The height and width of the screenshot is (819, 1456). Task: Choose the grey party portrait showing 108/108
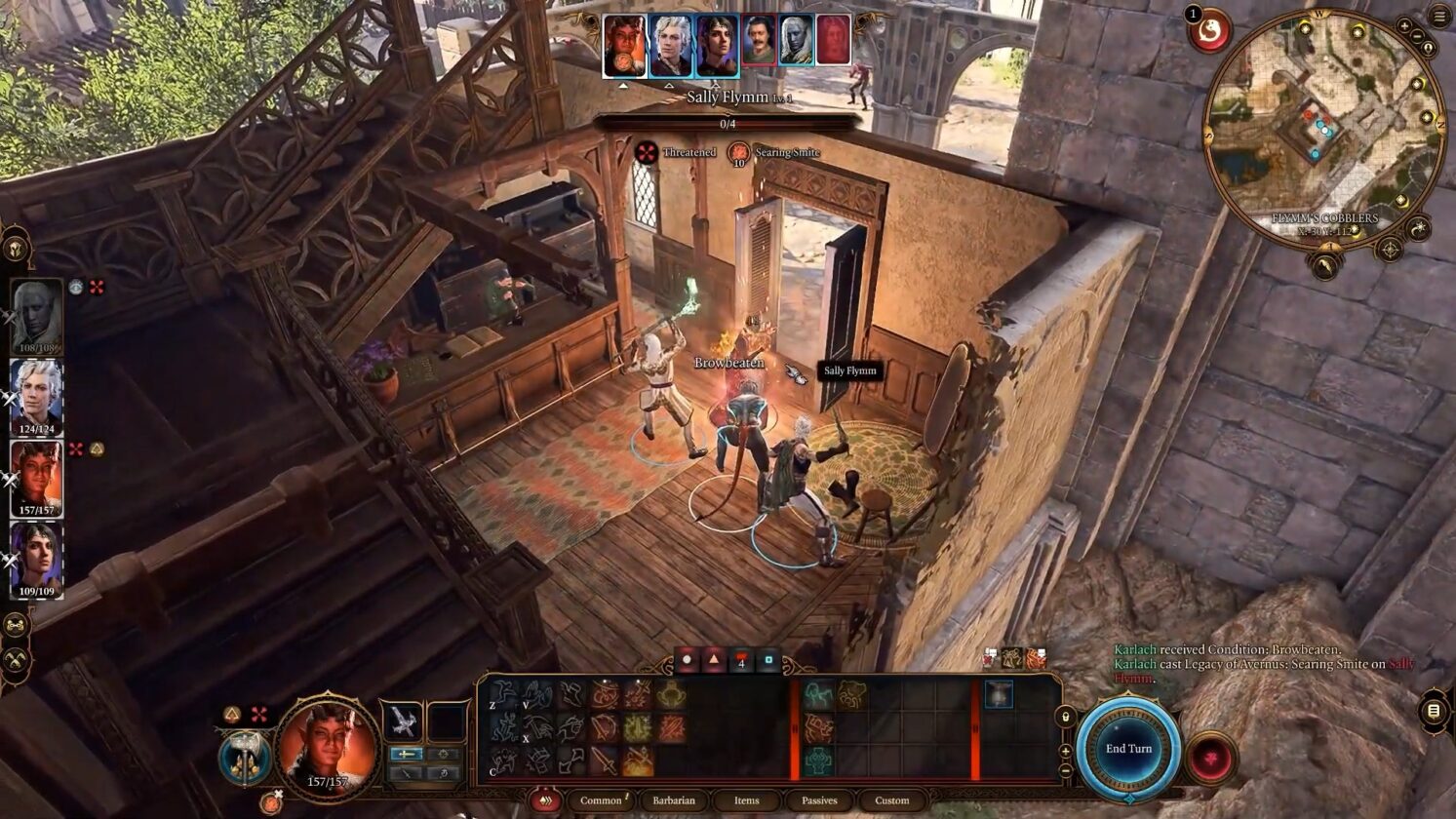(x=36, y=316)
